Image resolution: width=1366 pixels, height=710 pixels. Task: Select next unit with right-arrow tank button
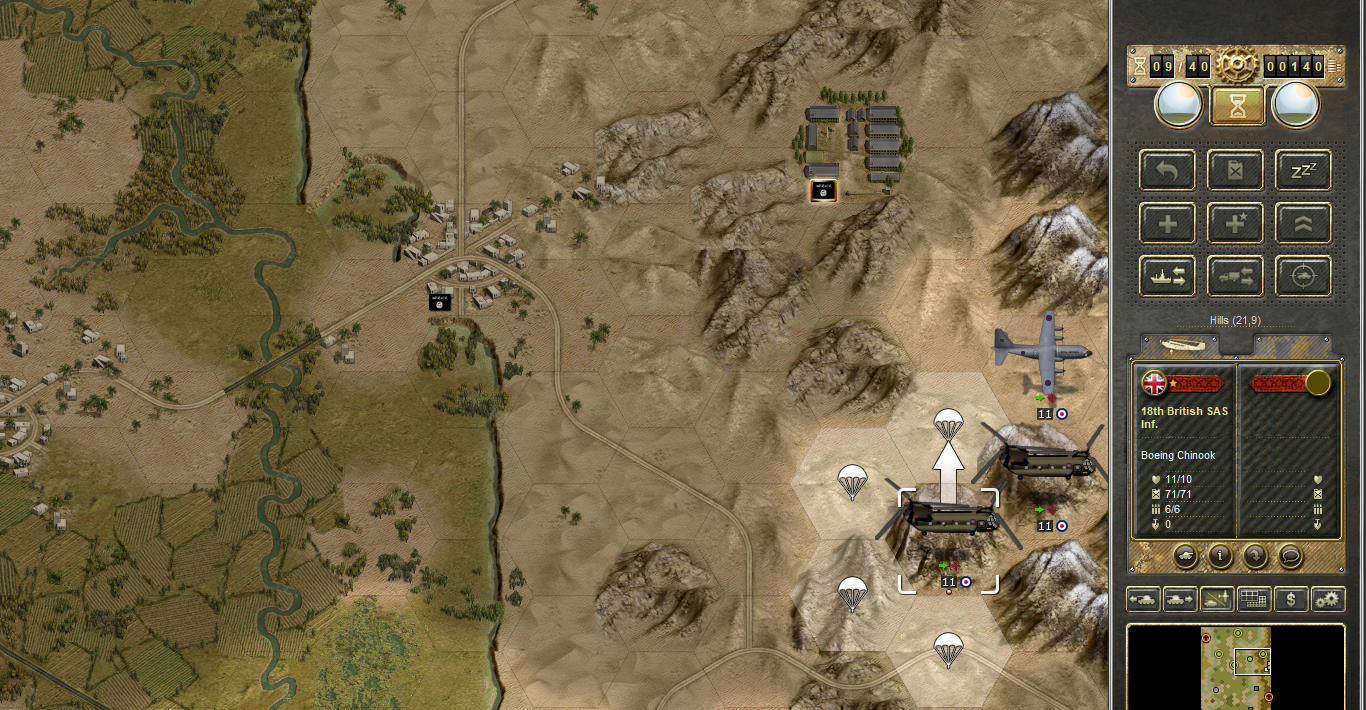[1180, 599]
